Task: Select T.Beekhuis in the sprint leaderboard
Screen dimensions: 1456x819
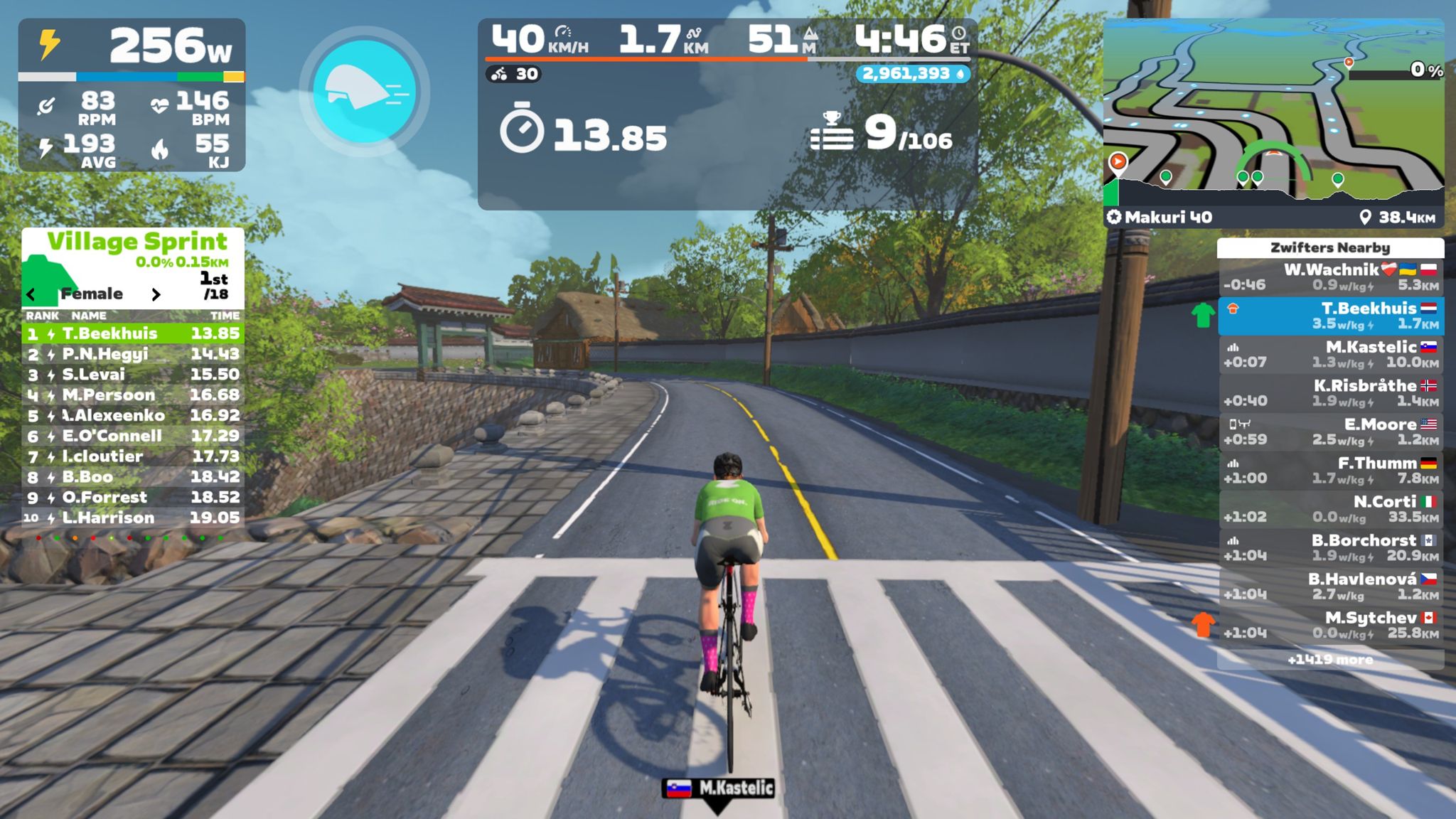Action: (x=133, y=333)
